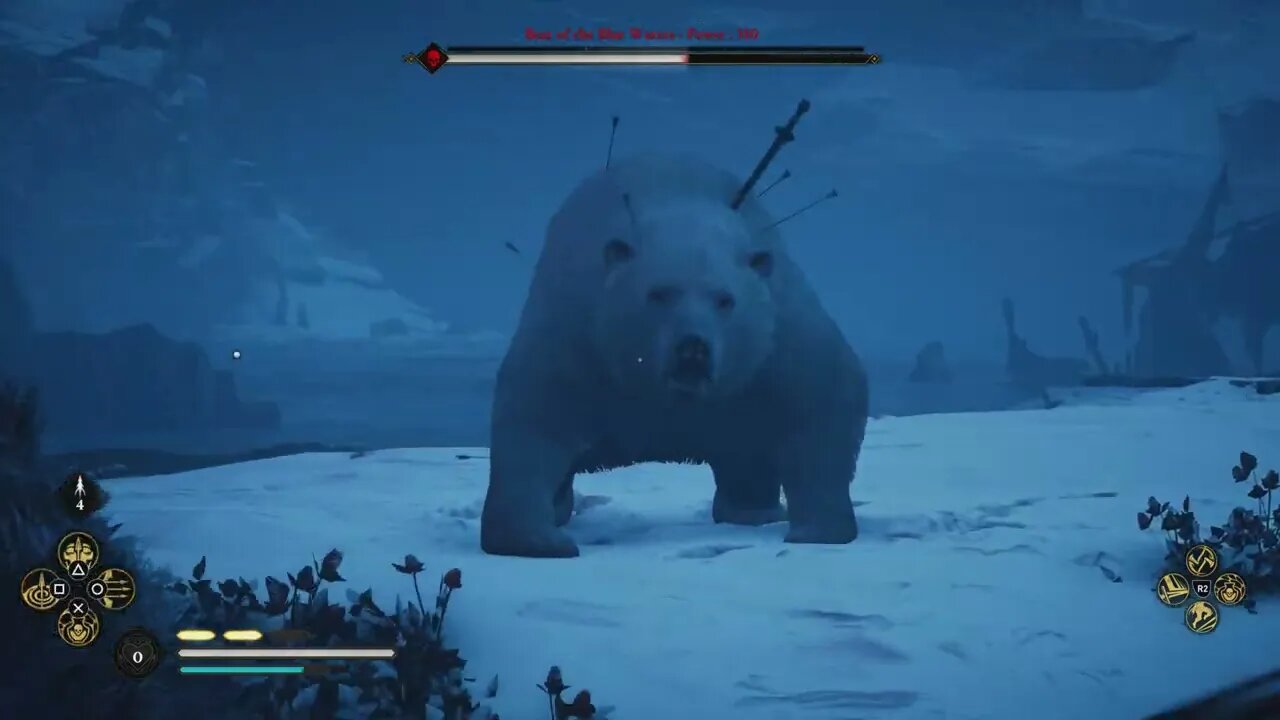Viewport: 1280px width, 720px height.
Task: Activate the poison-vial ability right of R2
Action: click(1228, 588)
